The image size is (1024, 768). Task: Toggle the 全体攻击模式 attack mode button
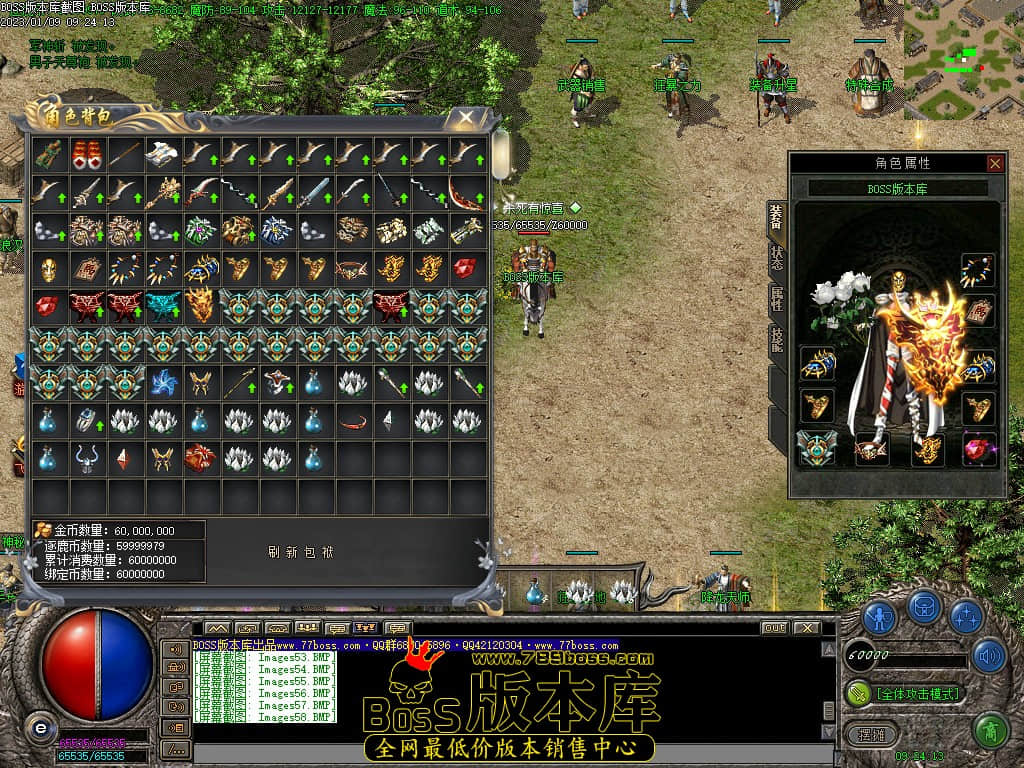[905, 693]
